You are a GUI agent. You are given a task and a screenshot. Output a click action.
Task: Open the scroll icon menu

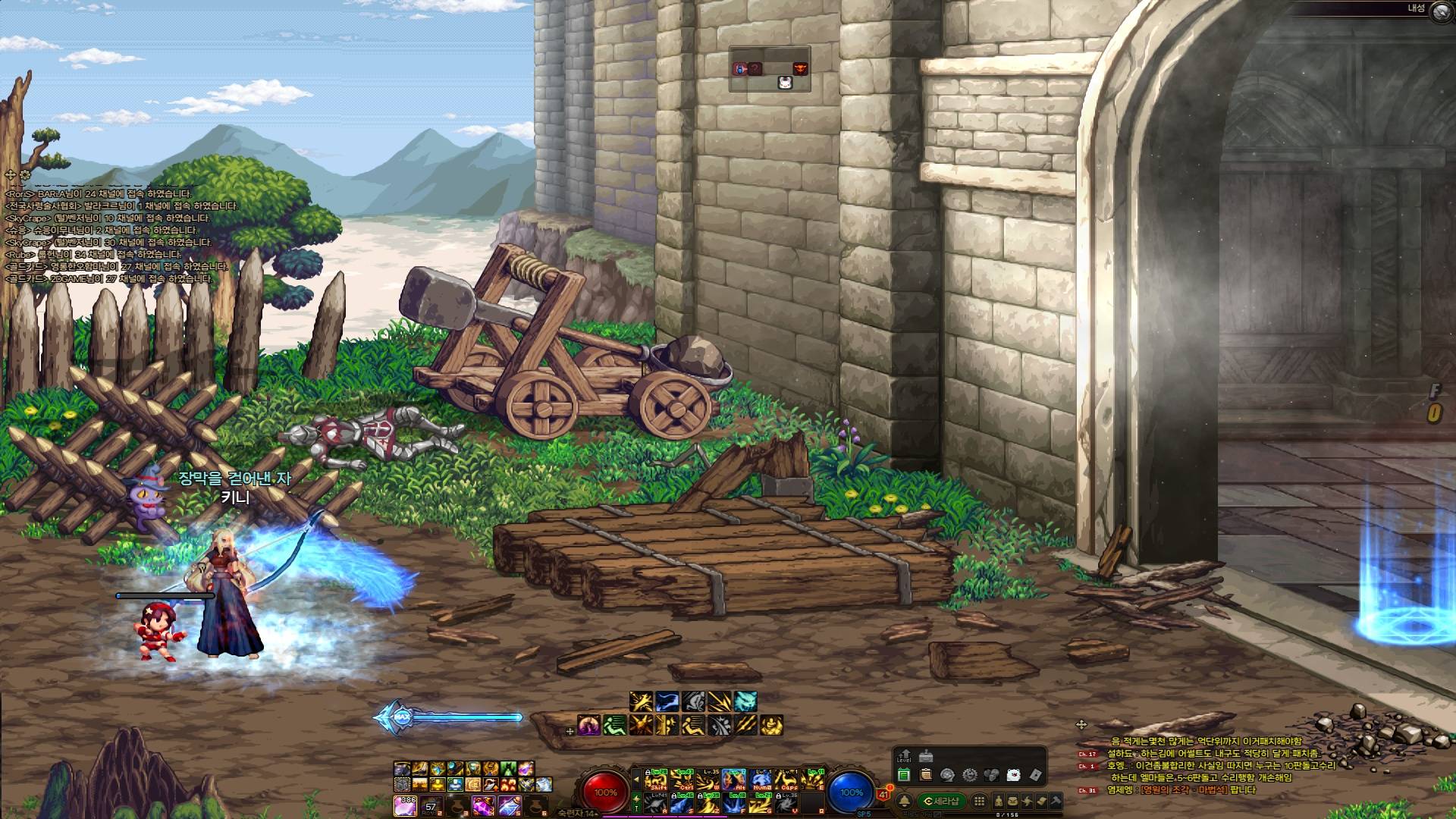(1042, 801)
